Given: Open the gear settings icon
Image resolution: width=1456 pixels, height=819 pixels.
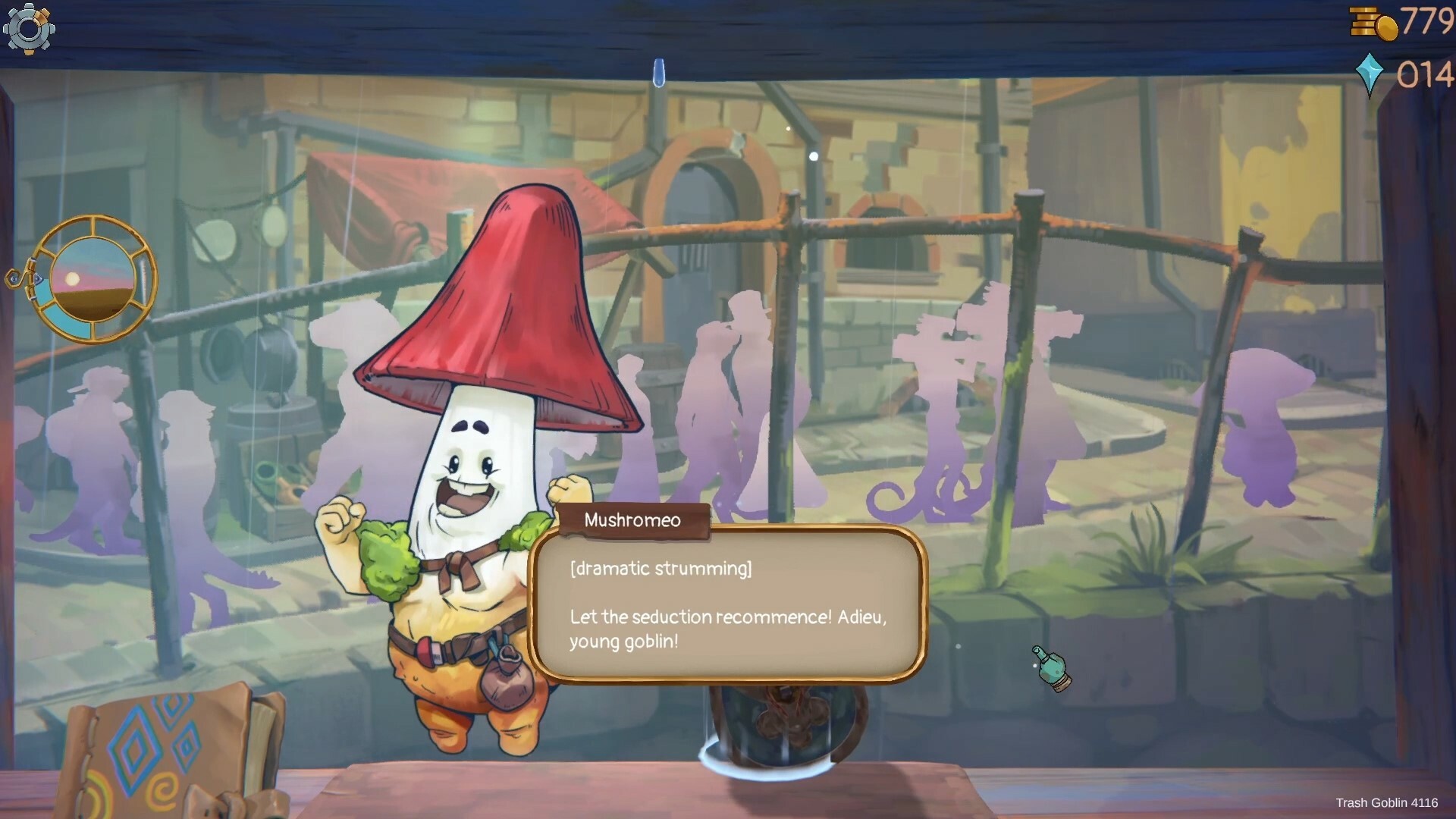Looking at the screenshot, I should pyautogui.click(x=29, y=29).
